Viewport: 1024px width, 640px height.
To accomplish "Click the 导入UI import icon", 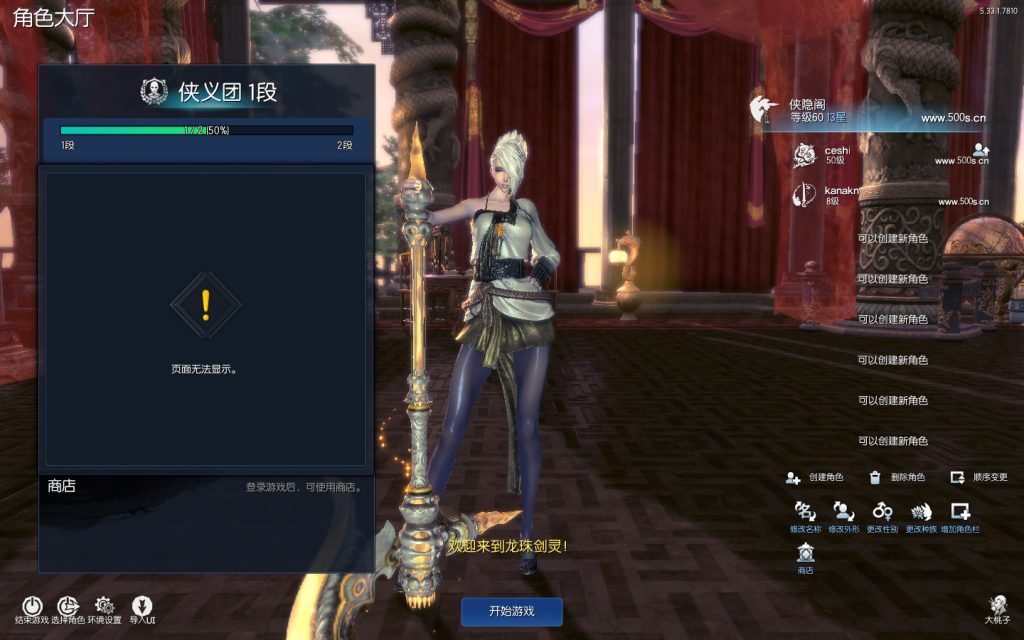I will click(142, 606).
